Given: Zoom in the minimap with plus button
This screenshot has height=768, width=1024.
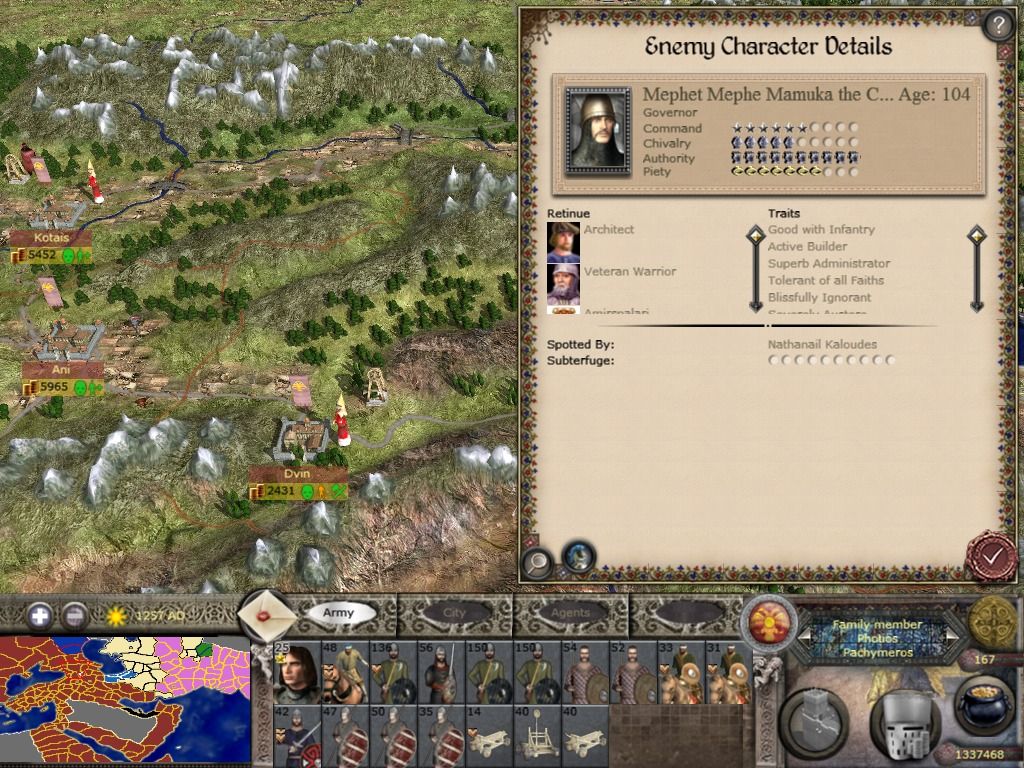Looking at the screenshot, I should [40, 615].
